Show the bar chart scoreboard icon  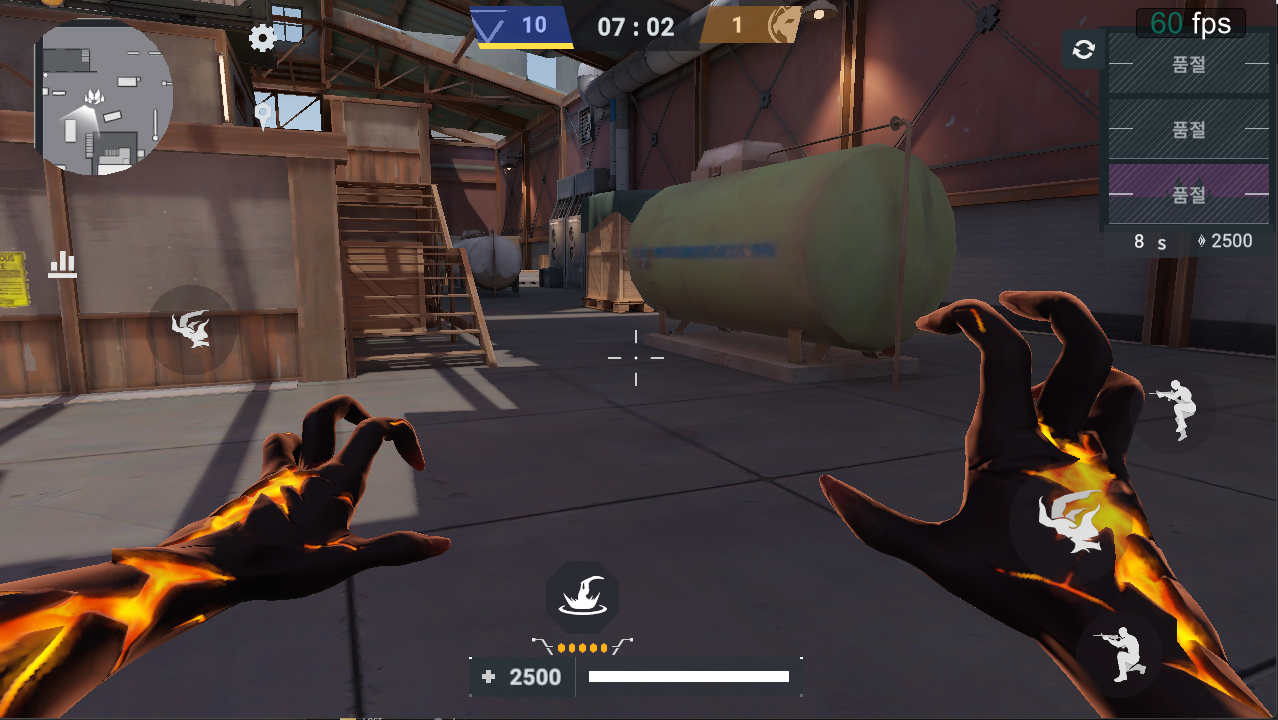tap(62, 264)
